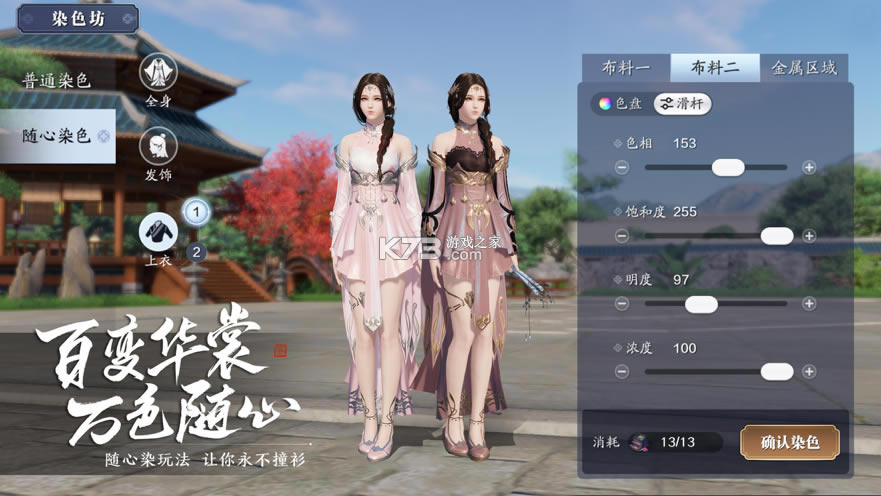Pick dye scheme number 1
881x496 pixels.
click(x=196, y=211)
